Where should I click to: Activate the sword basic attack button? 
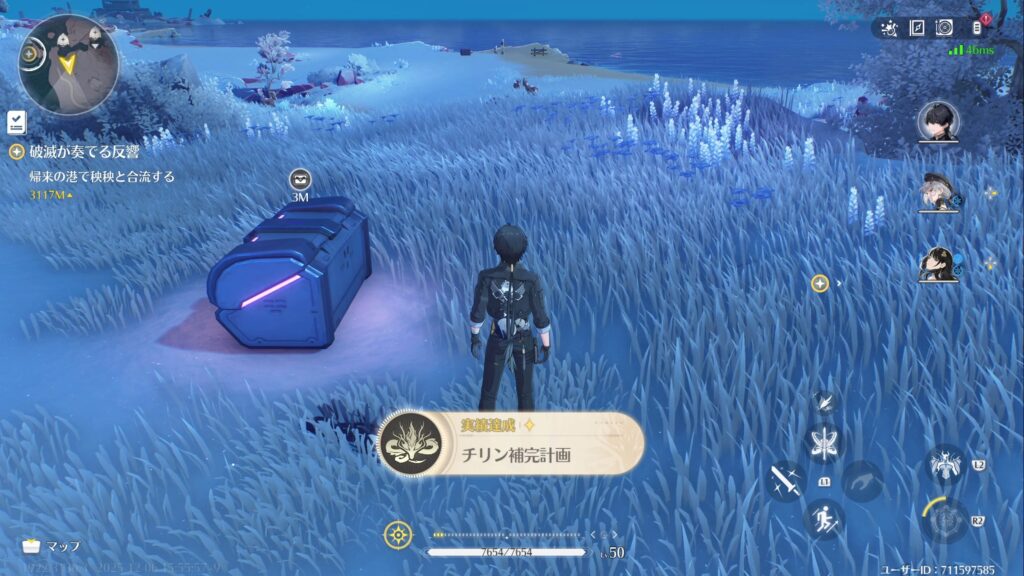pyautogui.click(x=785, y=480)
